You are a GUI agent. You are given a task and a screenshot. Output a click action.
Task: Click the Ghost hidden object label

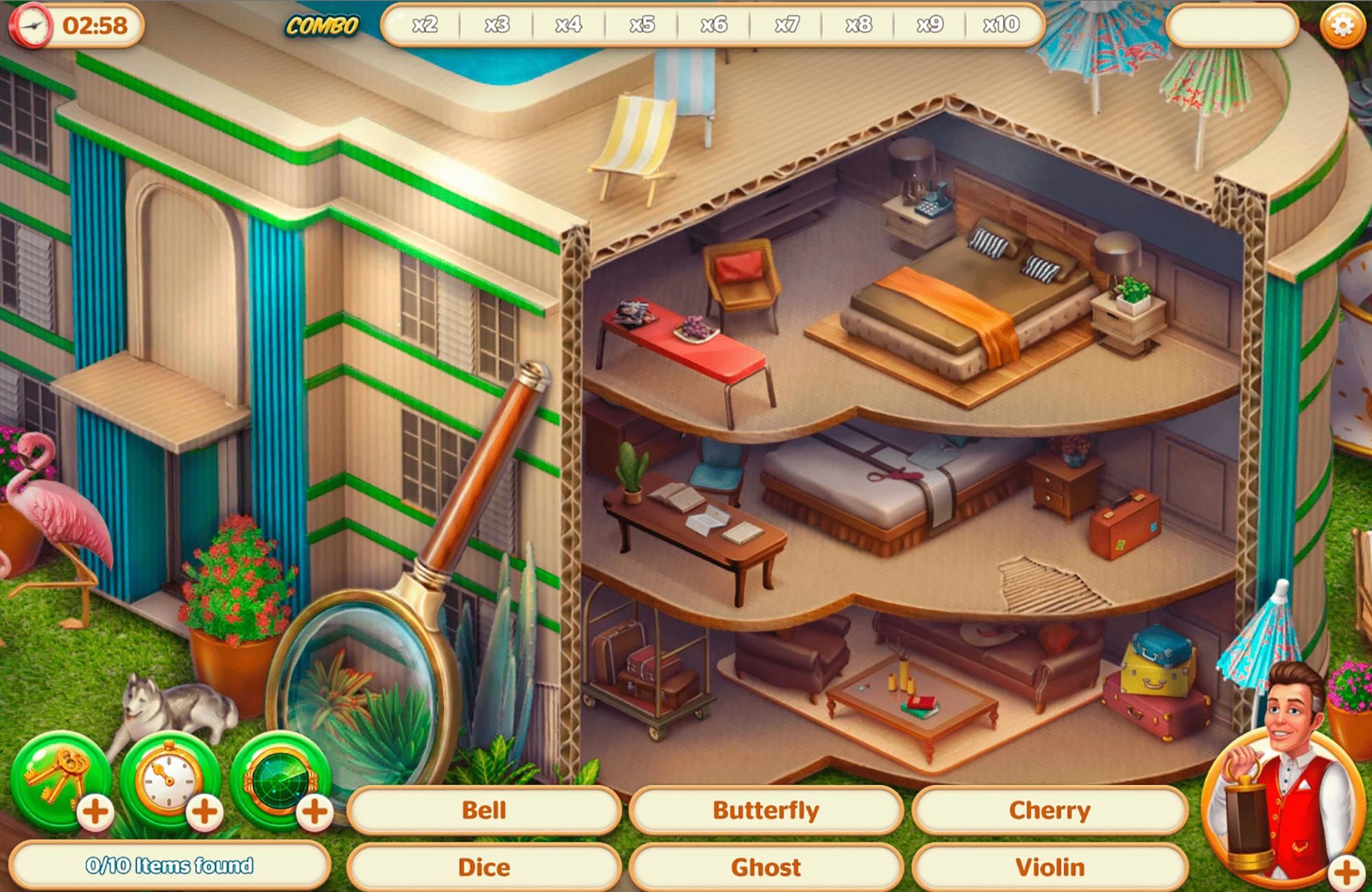pos(766,866)
